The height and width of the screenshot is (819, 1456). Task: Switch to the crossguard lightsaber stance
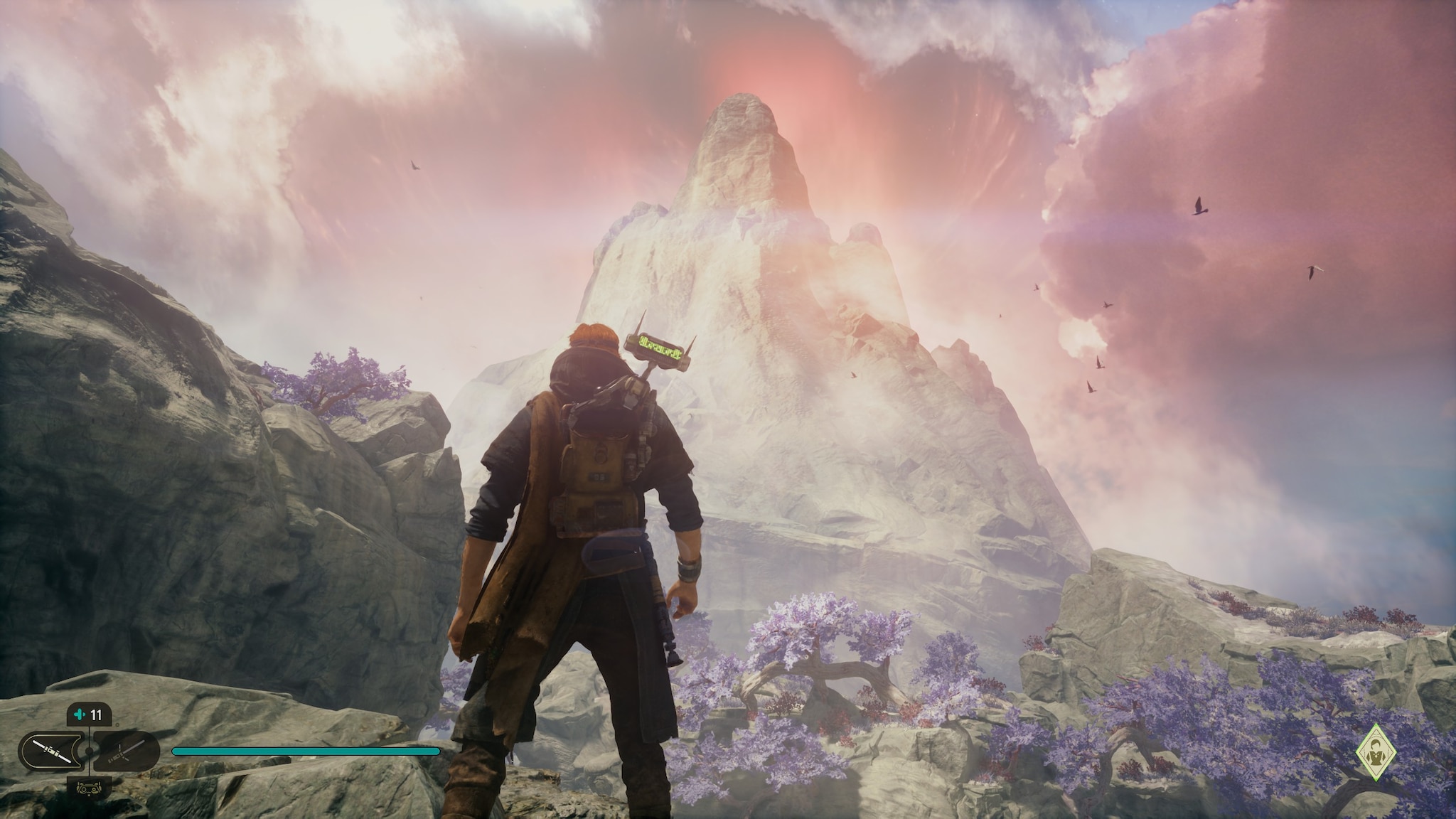(x=127, y=751)
